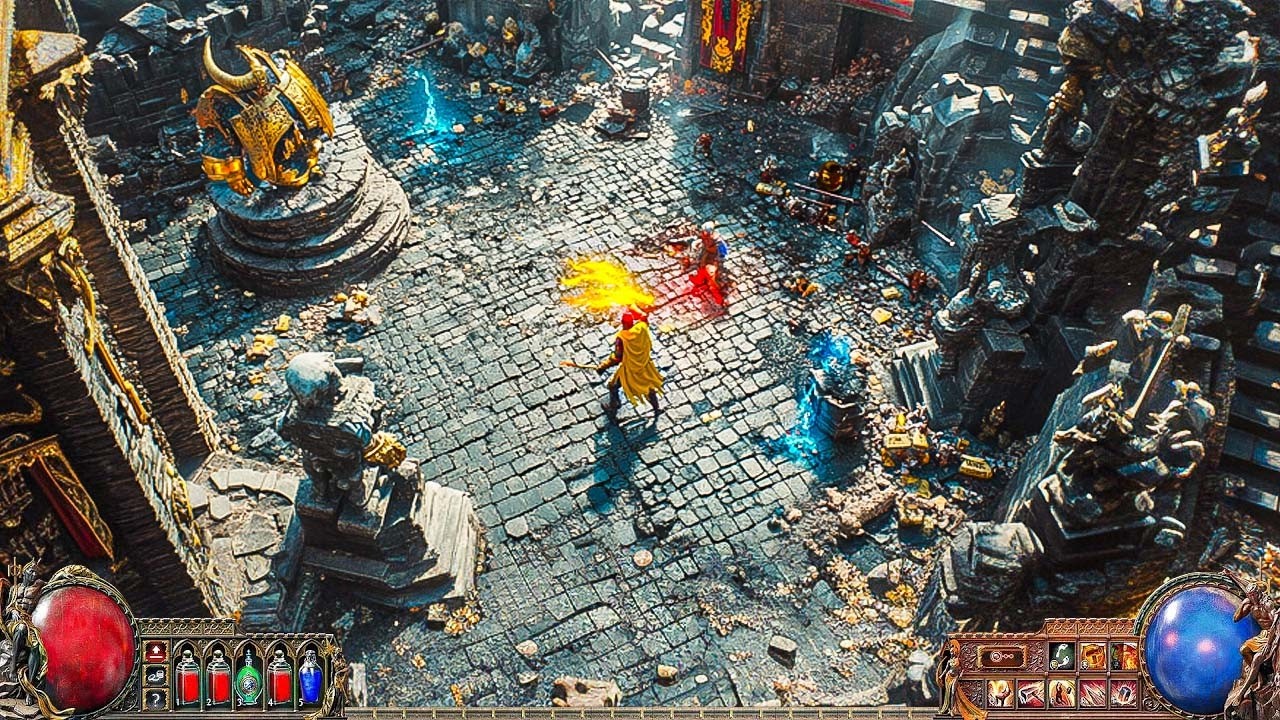1280x720 pixels.
Task: Drink the blue mana flask in slot 5
Action: coord(221,676)
